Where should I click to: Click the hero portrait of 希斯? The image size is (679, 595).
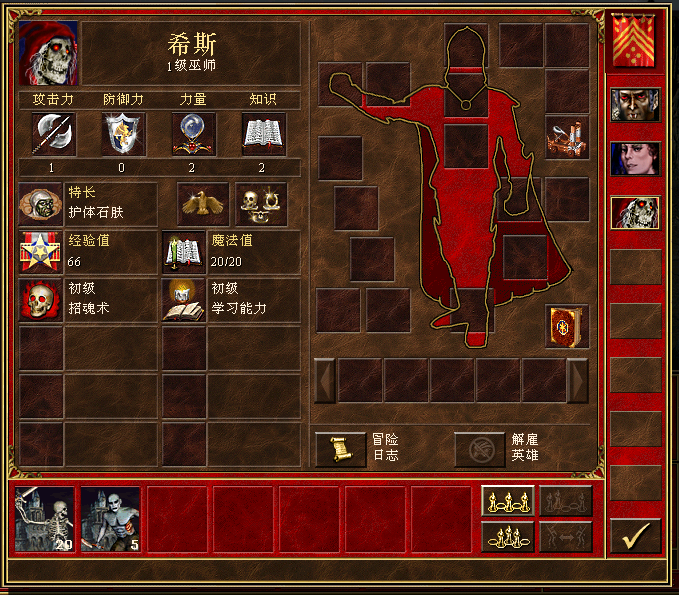pos(49,53)
